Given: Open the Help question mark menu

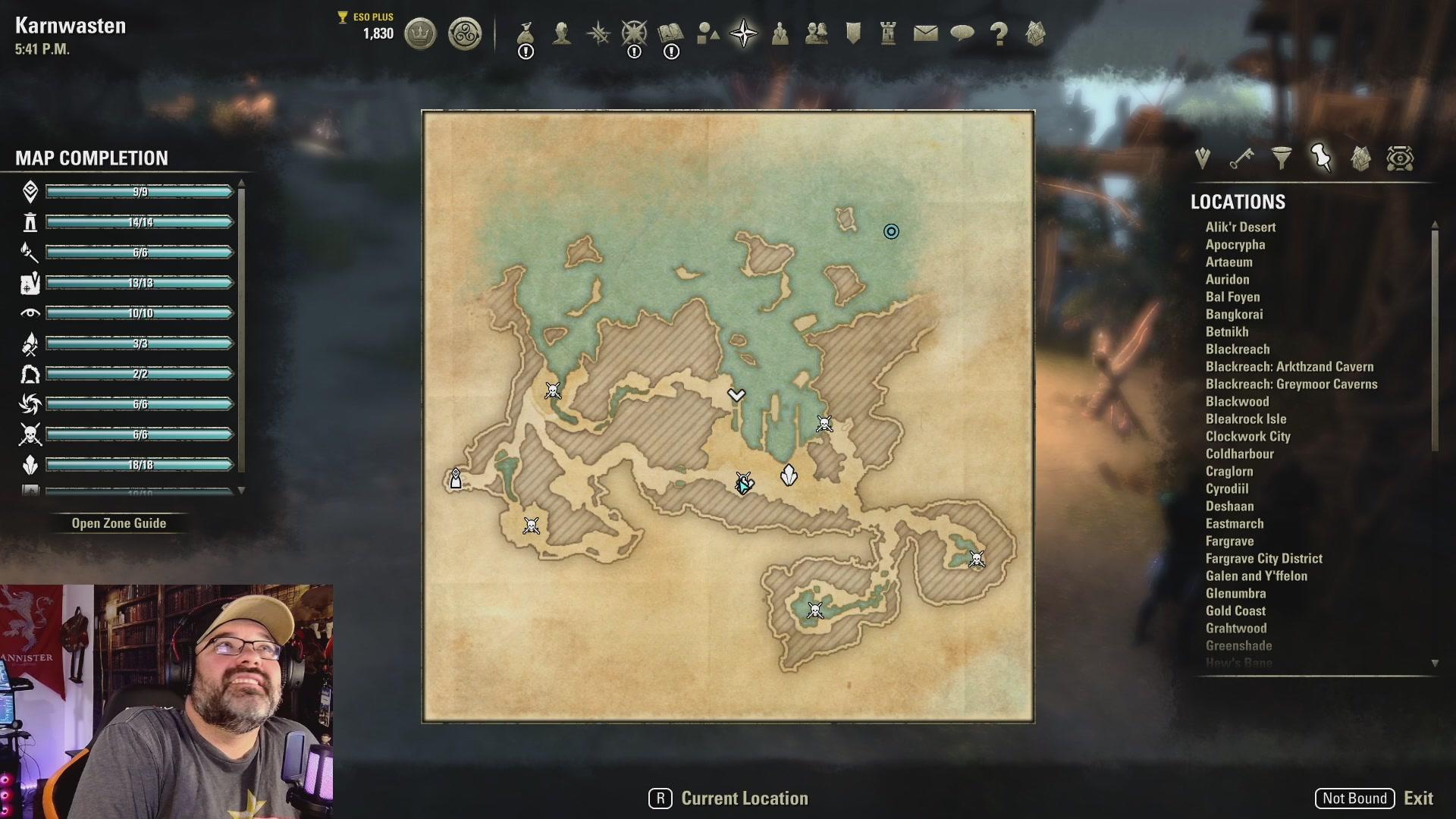Looking at the screenshot, I should click(999, 33).
